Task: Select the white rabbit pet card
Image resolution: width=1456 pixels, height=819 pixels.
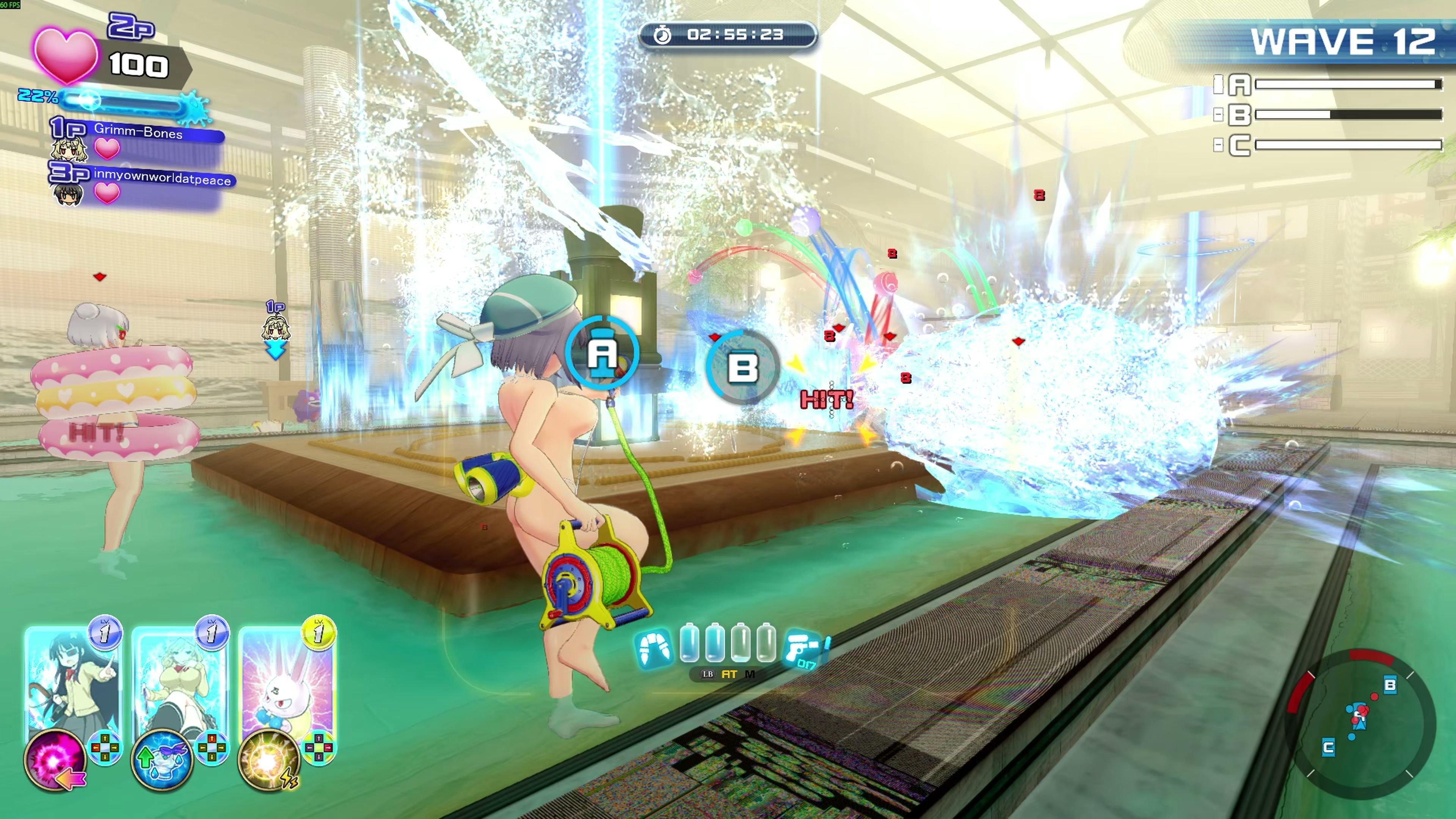Action: pos(287,678)
